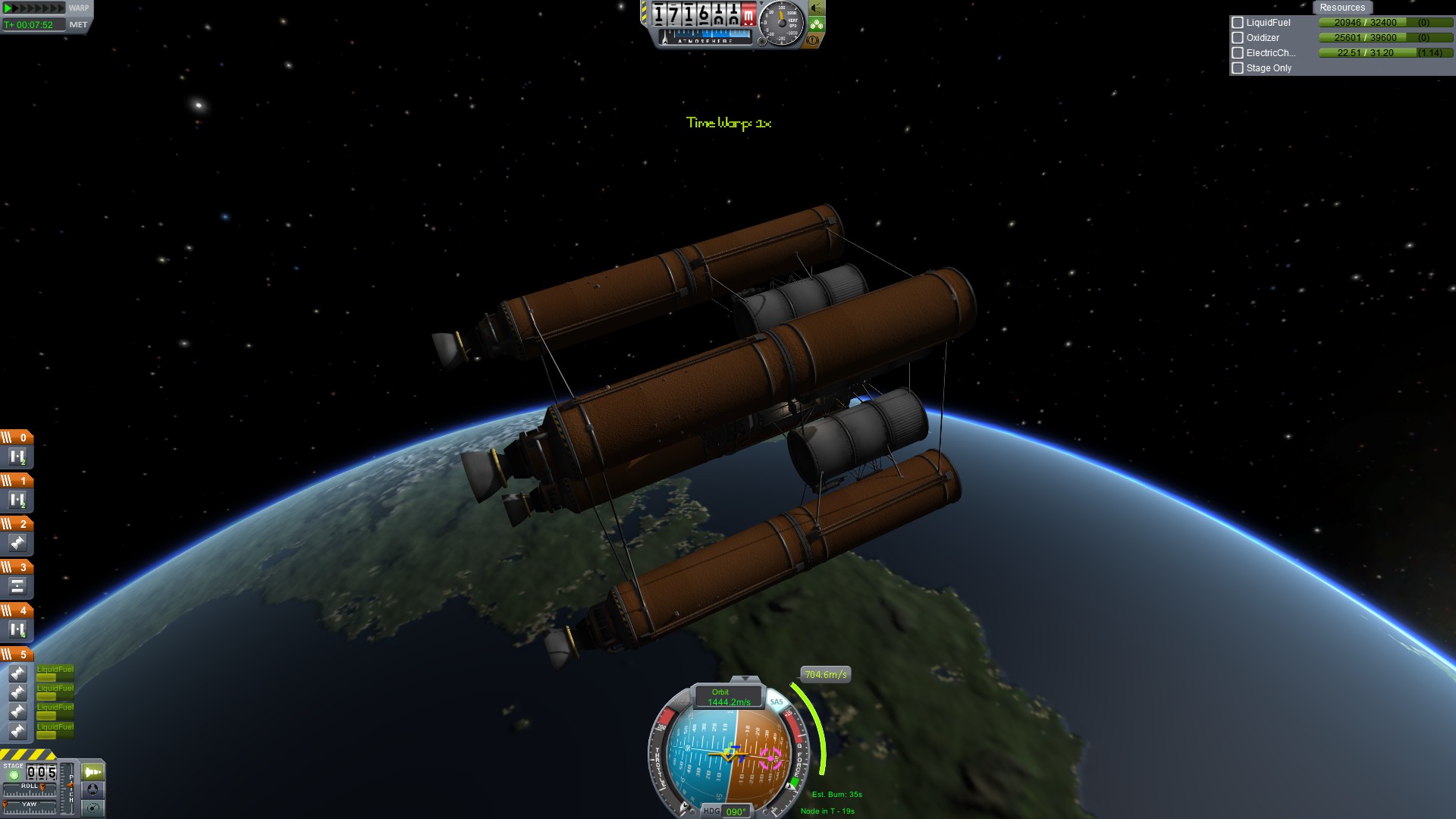Toggle the LiquidFuel resource checkbox
This screenshot has width=1456, height=819.
1238,23
